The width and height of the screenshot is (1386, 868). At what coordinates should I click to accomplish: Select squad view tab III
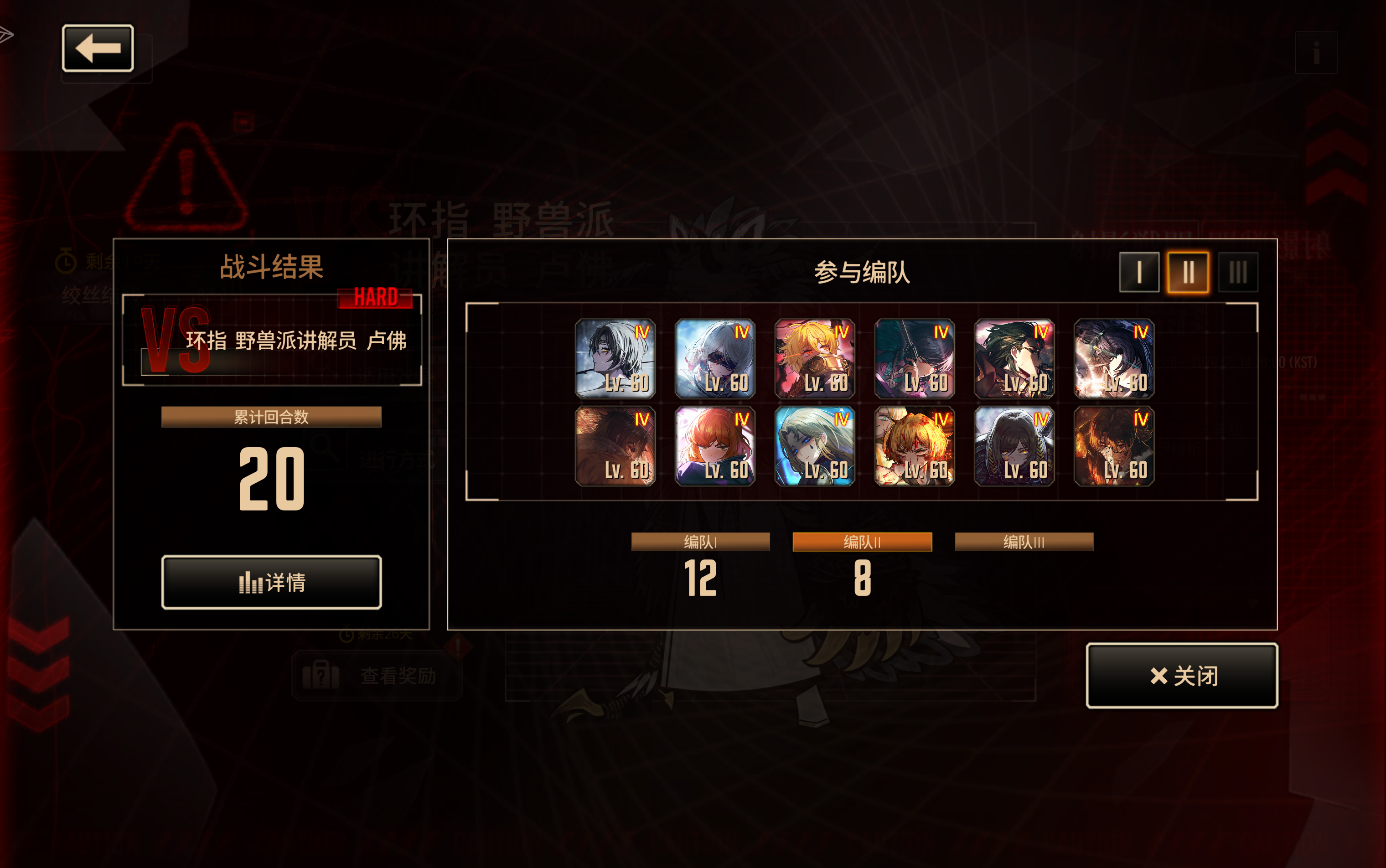(1238, 272)
